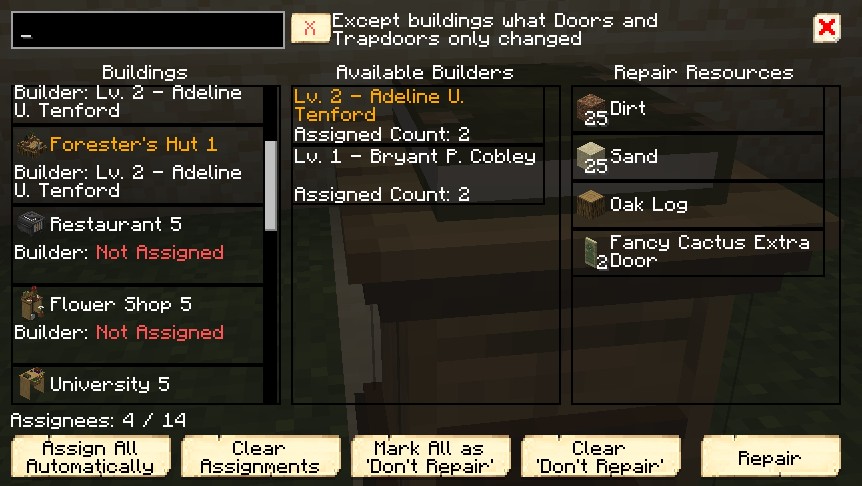The width and height of the screenshot is (862, 486).
Task: Start the Repair
Action: point(771,457)
